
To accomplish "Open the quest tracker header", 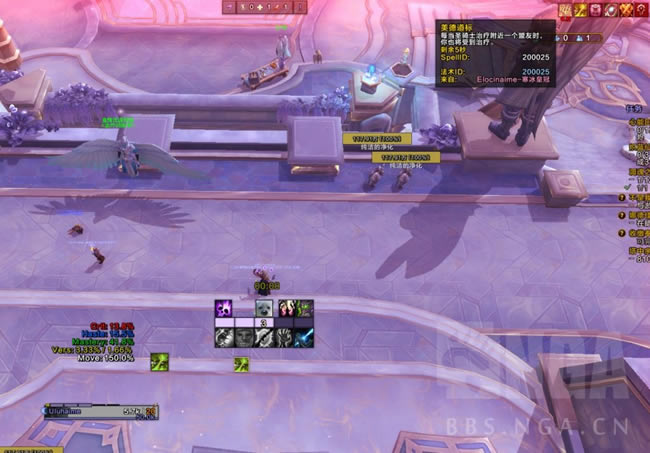I will [x=630, y=108].
